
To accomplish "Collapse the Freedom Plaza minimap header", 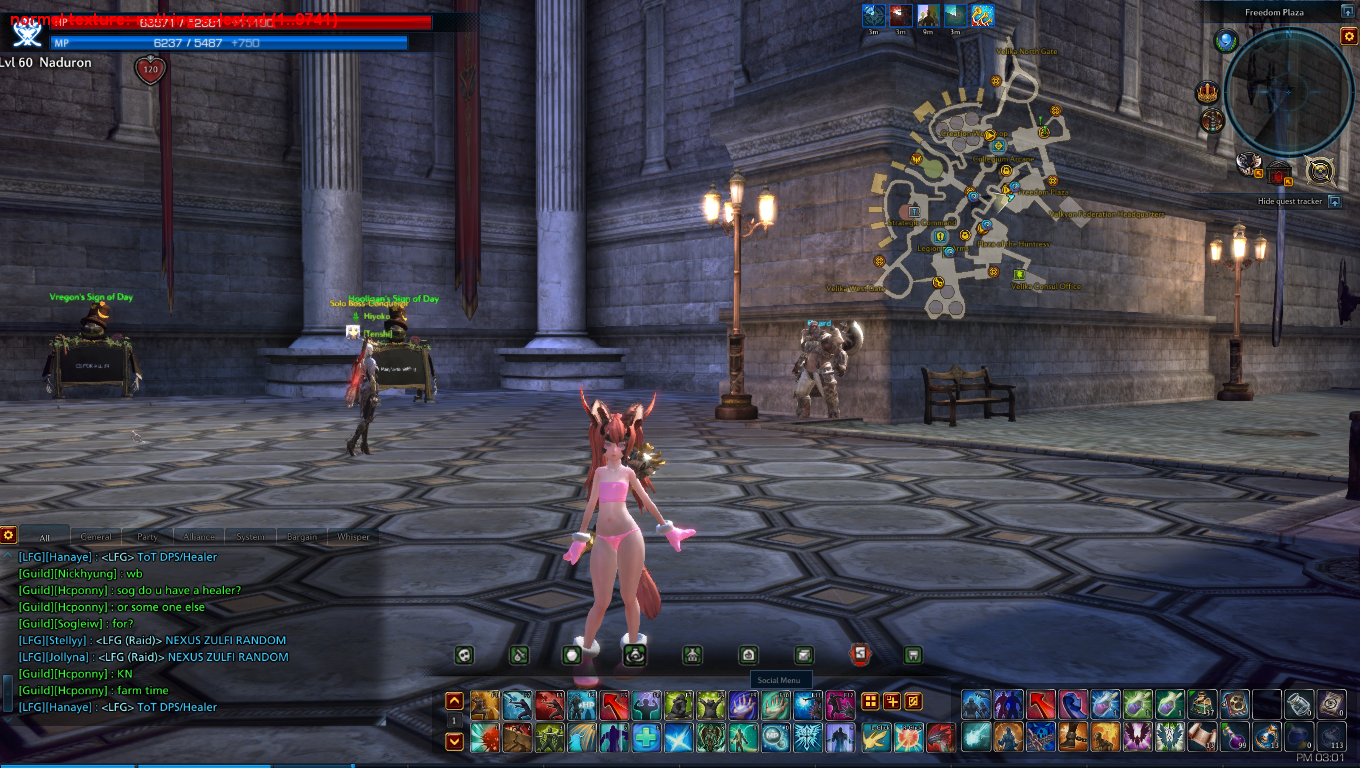I will pyautogui.click(x=1347, y=12).
